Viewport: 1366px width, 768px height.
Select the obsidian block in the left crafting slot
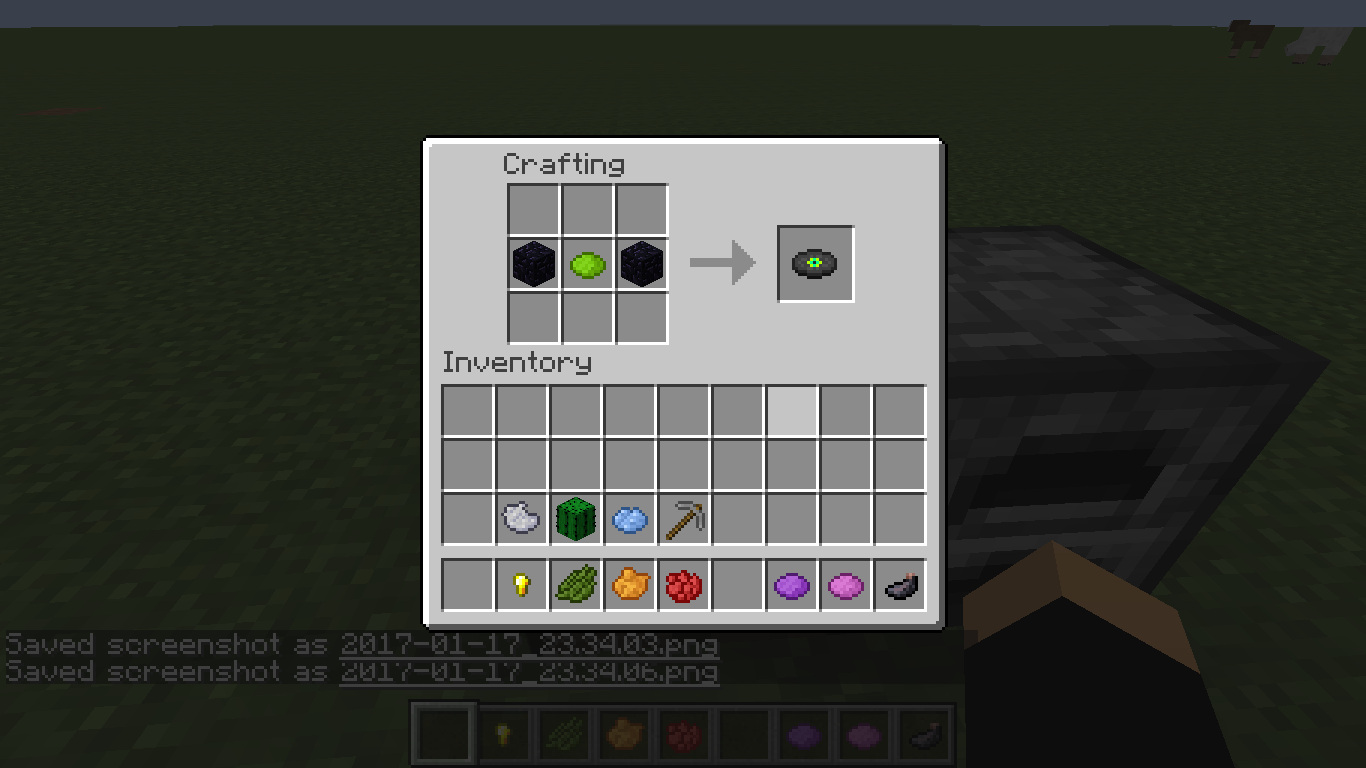[x=533, y=263]
